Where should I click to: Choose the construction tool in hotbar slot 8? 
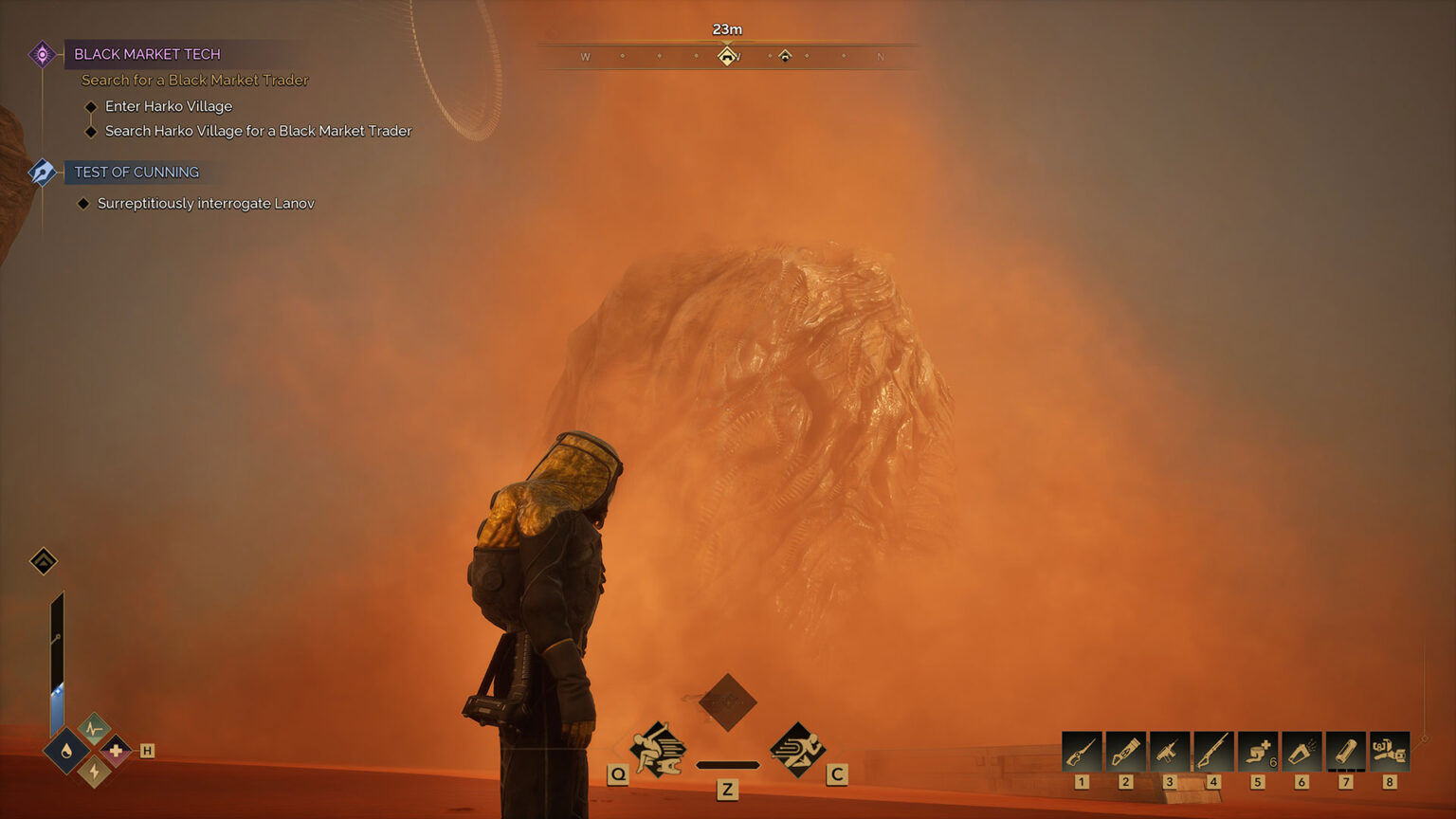1389,752
